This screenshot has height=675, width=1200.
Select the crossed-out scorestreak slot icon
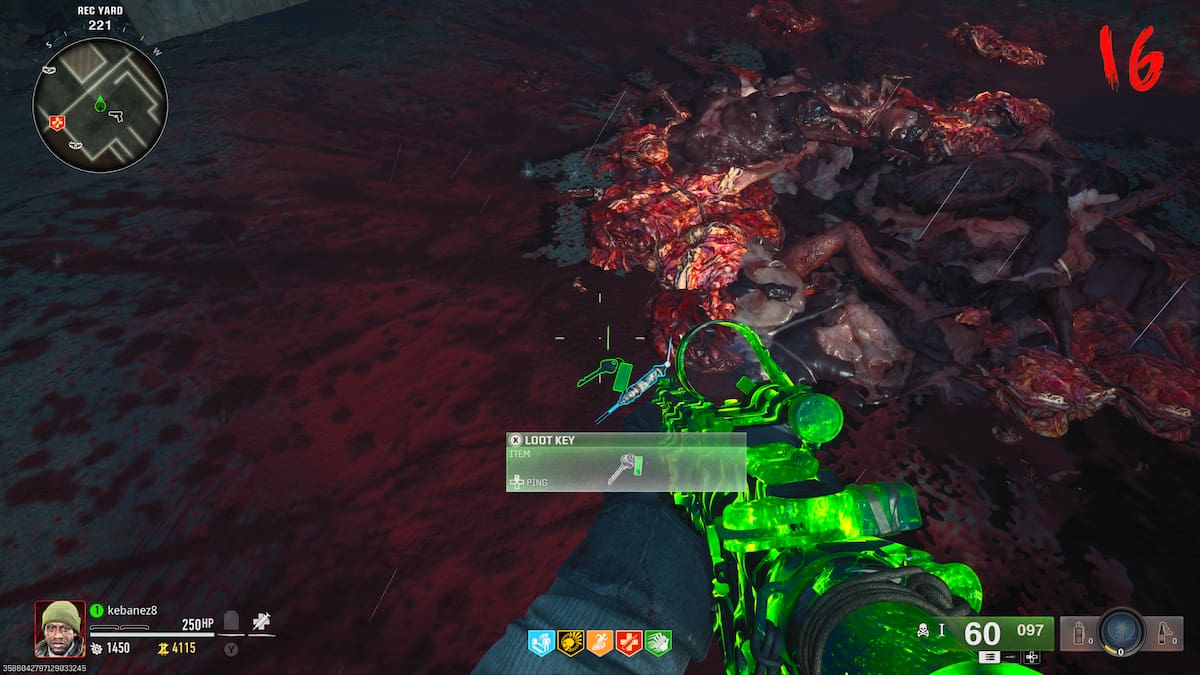click(261, 622)
